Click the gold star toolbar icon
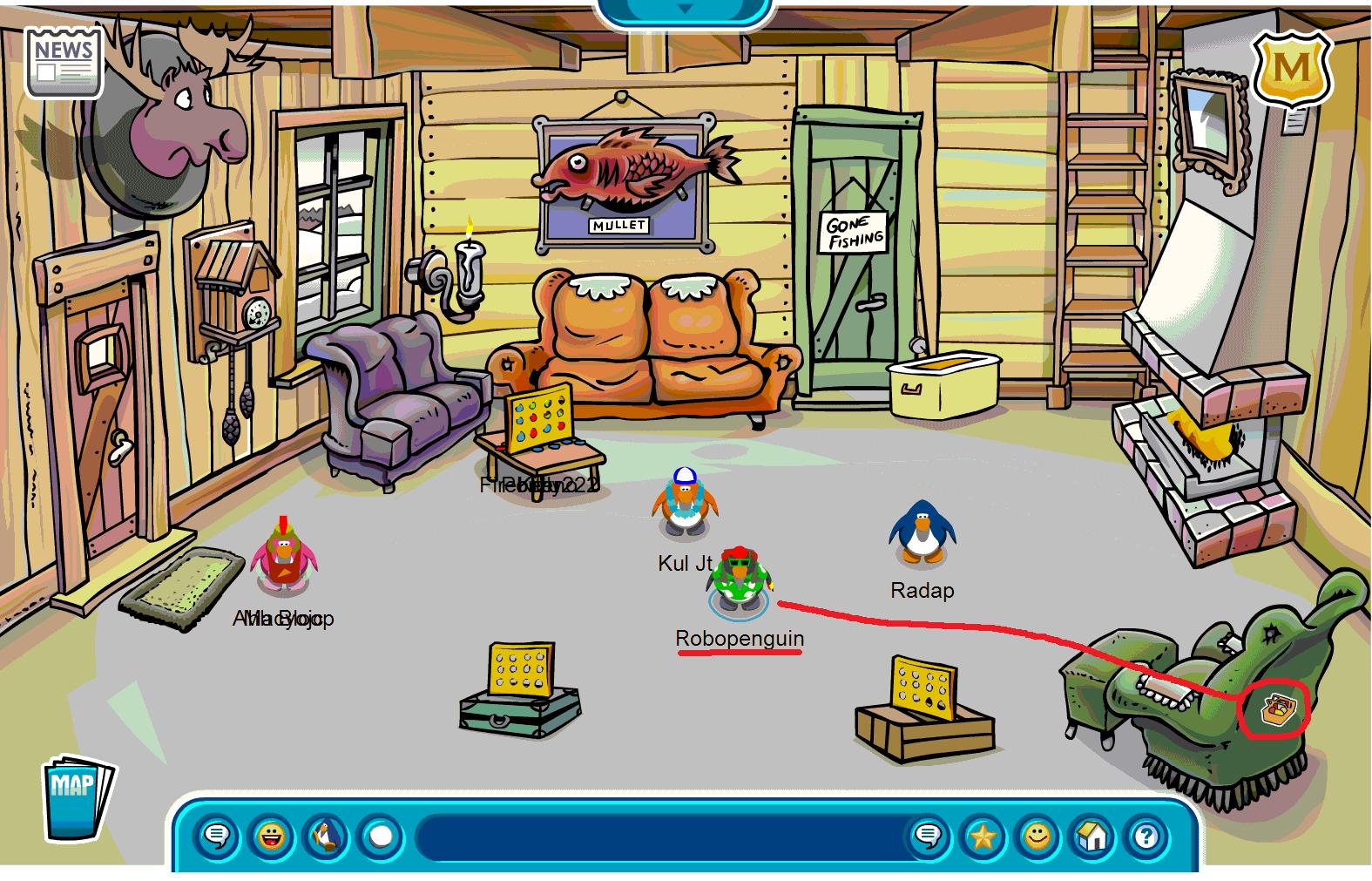Viewport: 1372px width, 881px height. coord(983,837)
